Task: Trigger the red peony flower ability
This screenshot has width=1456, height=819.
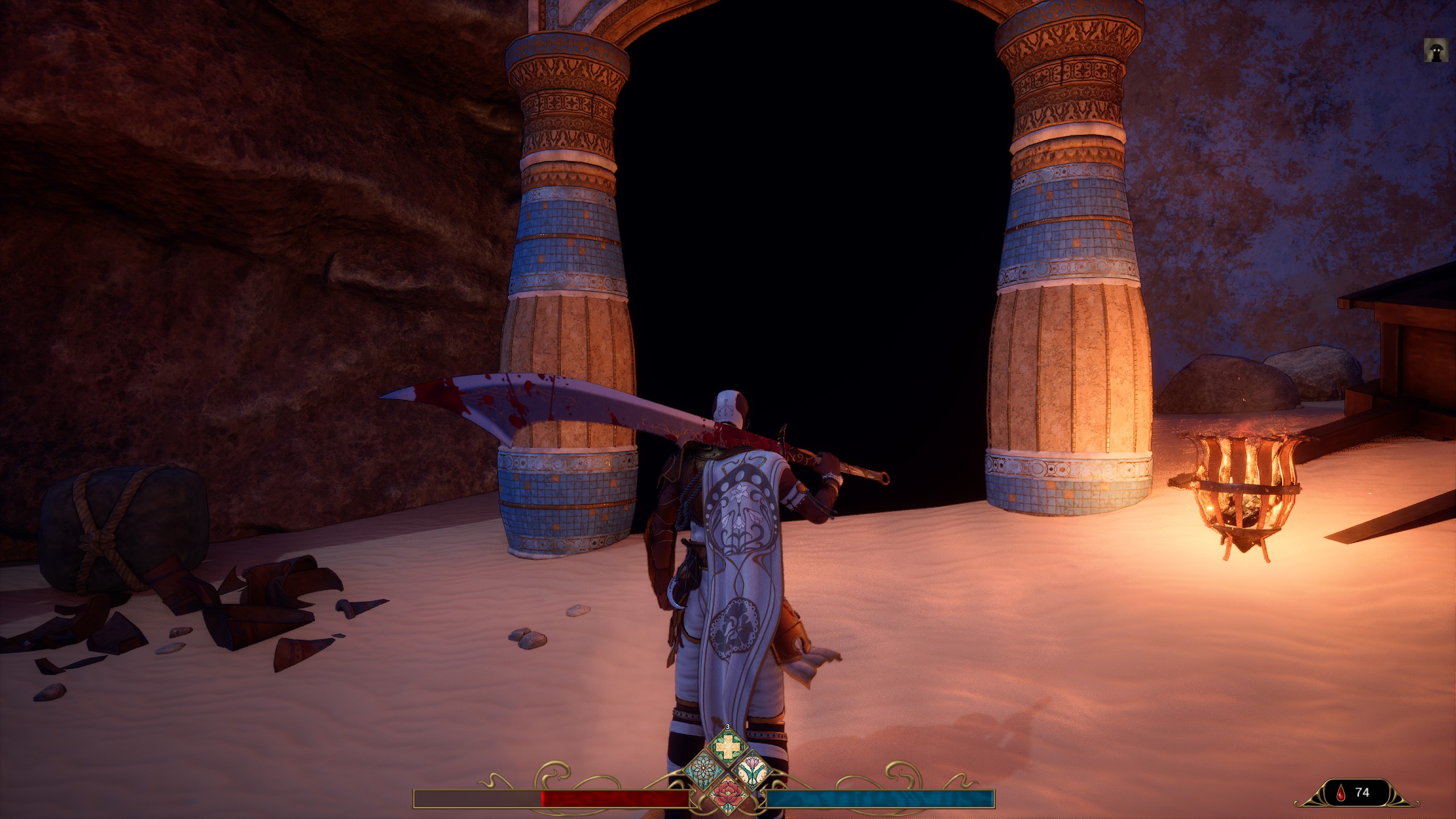Action: [x=727, y=794]
